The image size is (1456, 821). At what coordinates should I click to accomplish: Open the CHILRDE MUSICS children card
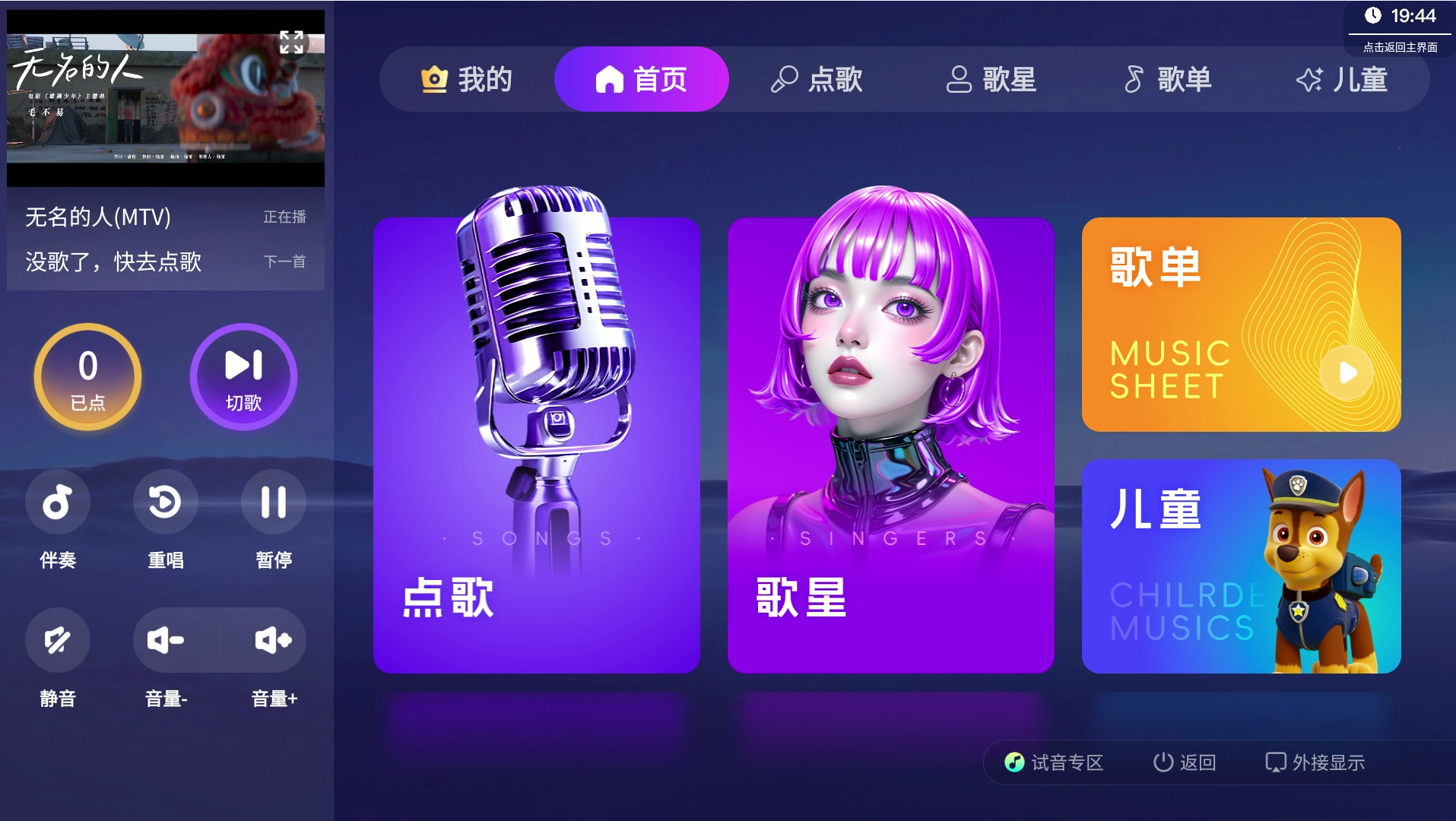pyautogui.click(x=1241, y=566)
